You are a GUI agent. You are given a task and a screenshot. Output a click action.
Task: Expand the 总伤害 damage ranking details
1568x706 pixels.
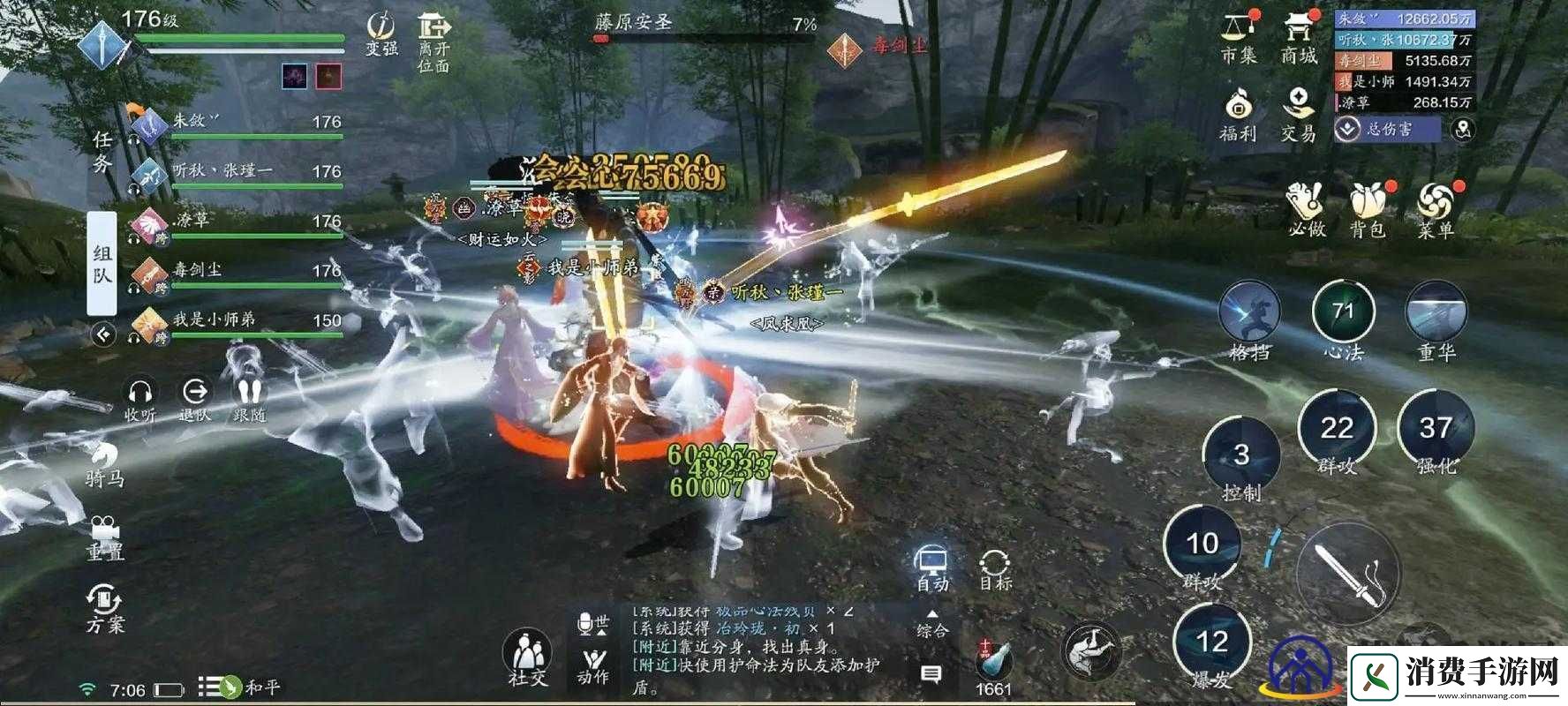(1348, 131)
